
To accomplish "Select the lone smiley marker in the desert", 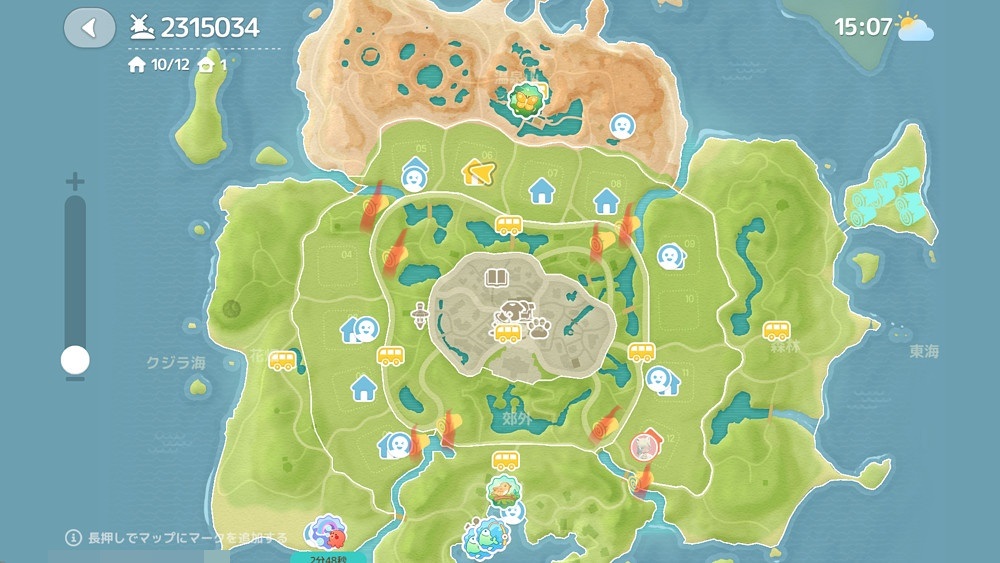I will pyautogui.click(x=622, y=125).
